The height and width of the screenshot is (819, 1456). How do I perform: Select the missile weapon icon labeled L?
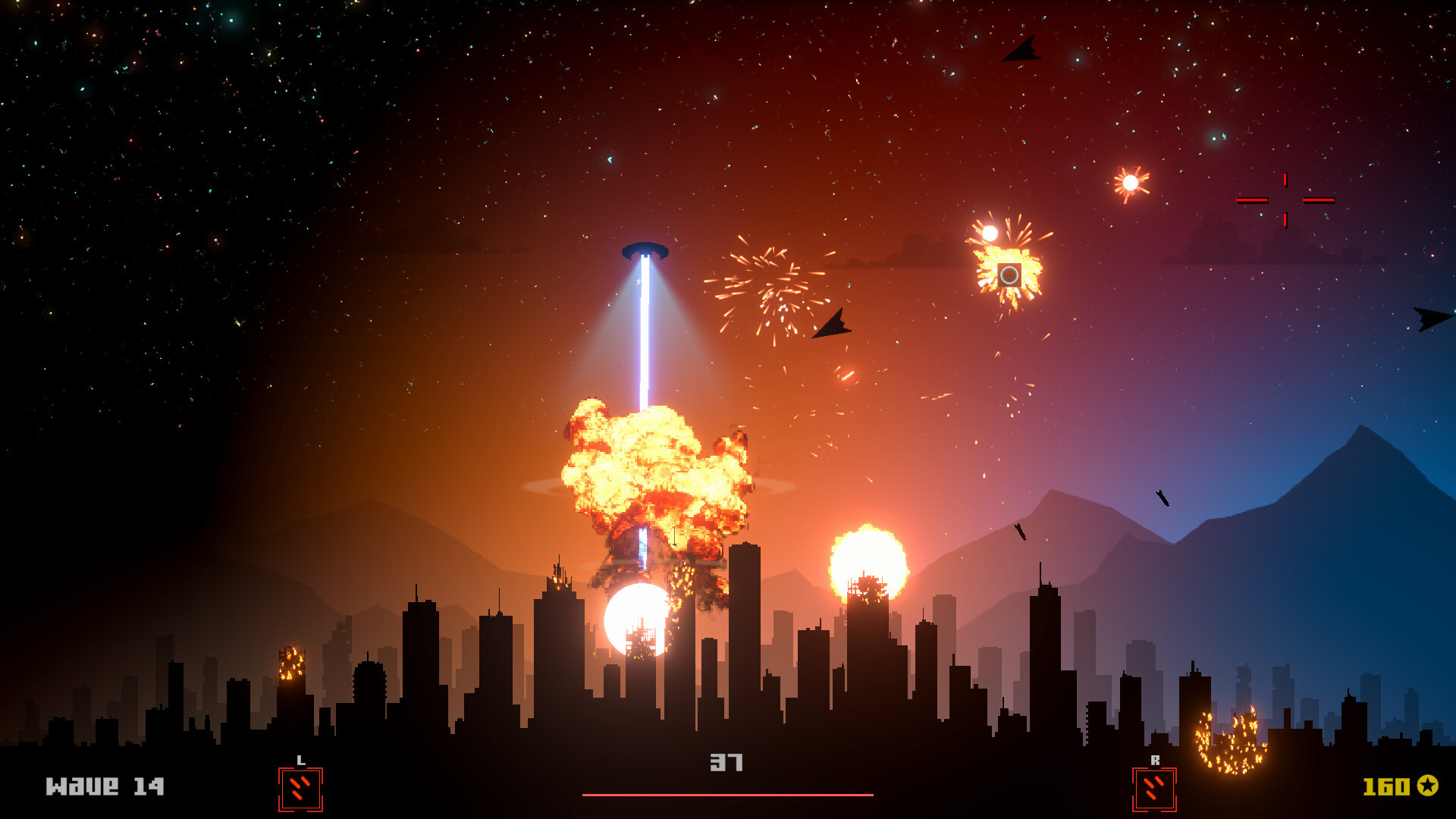[x=300, y=789]
